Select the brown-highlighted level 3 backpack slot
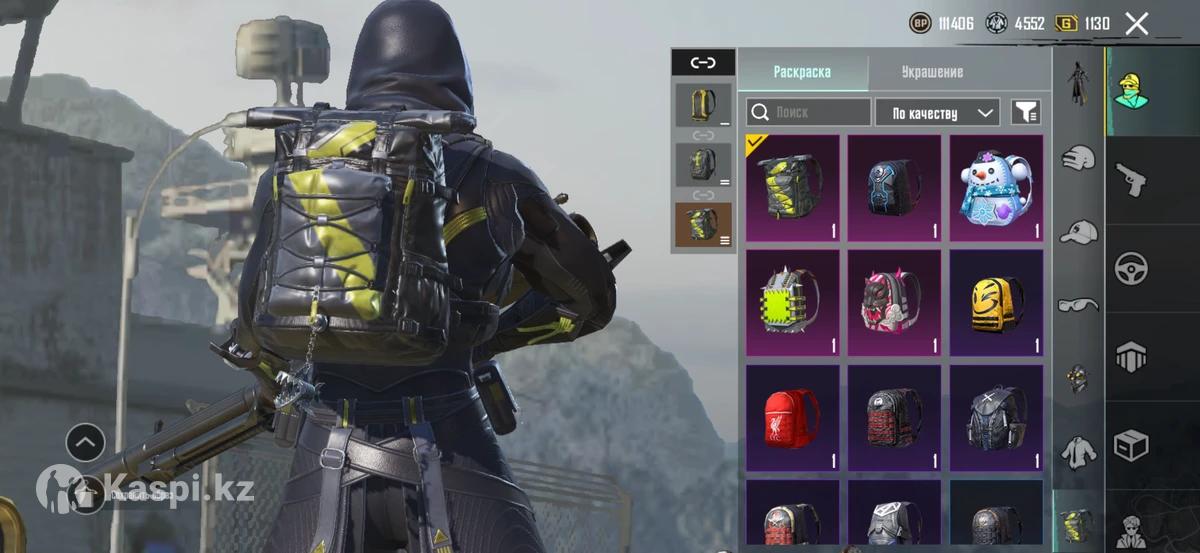The image size is (1200, 553). [703, 224]
